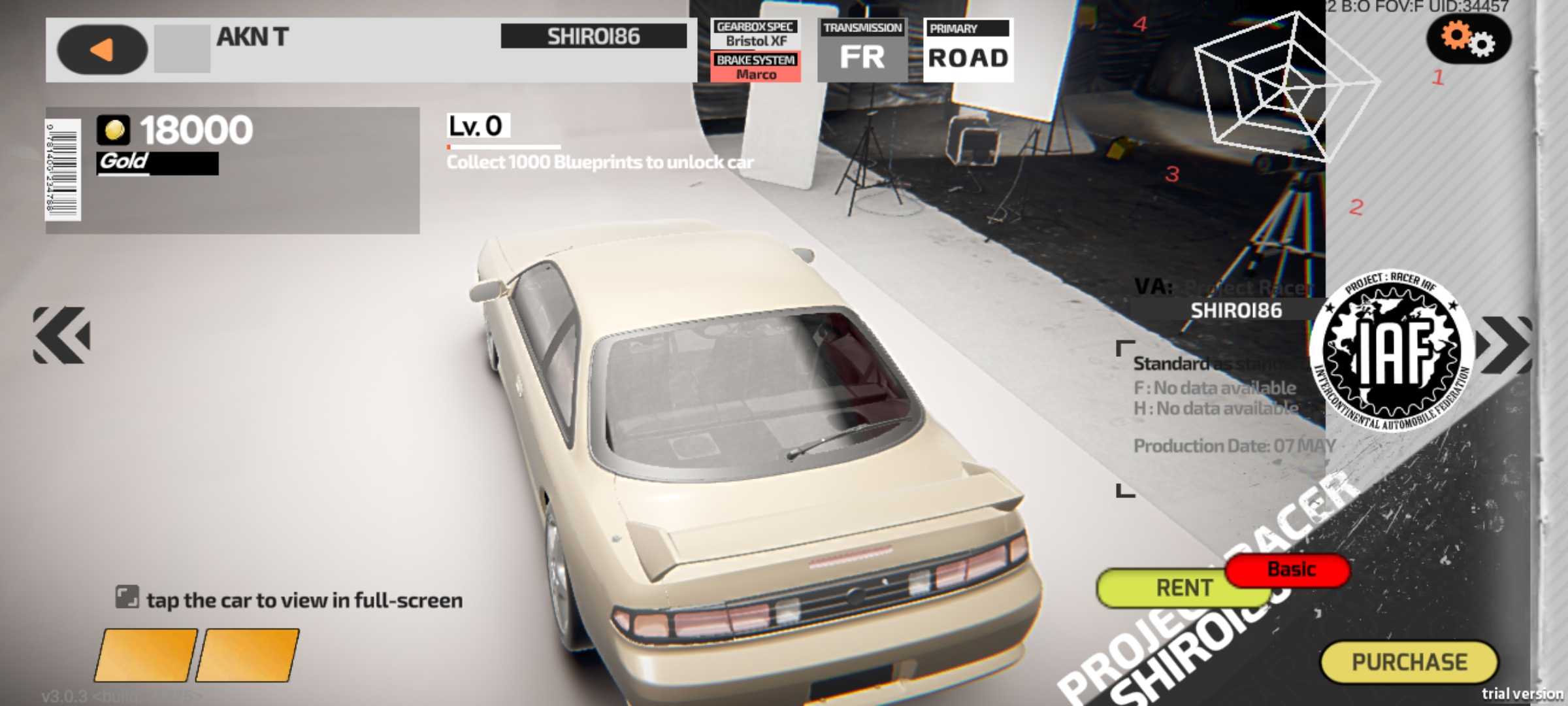Purchase the SHIROI86 car
Screen dimensions: 1568x706
click(1409, 662)
